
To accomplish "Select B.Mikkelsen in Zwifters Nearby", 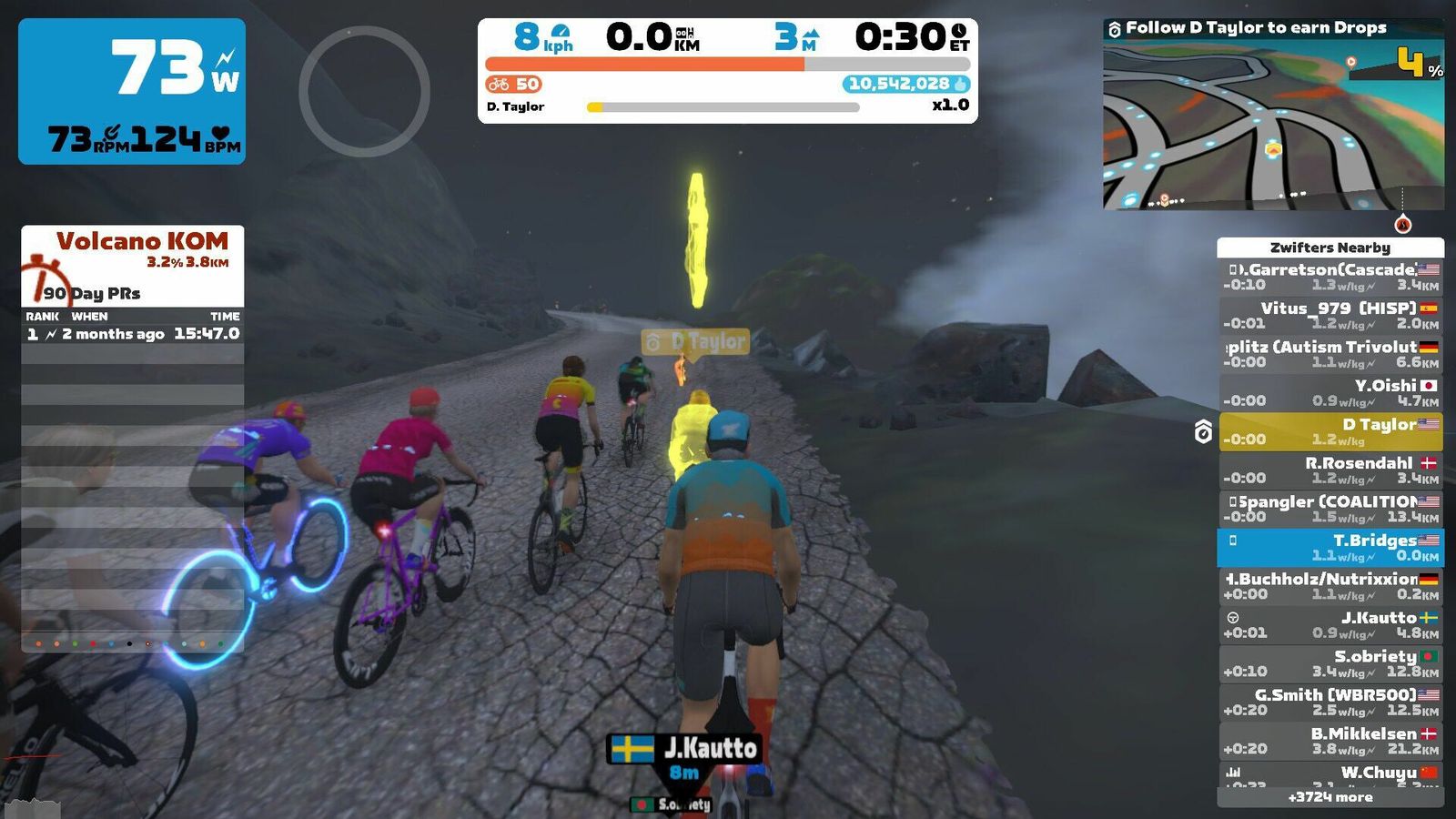I will pos(1330,741).
